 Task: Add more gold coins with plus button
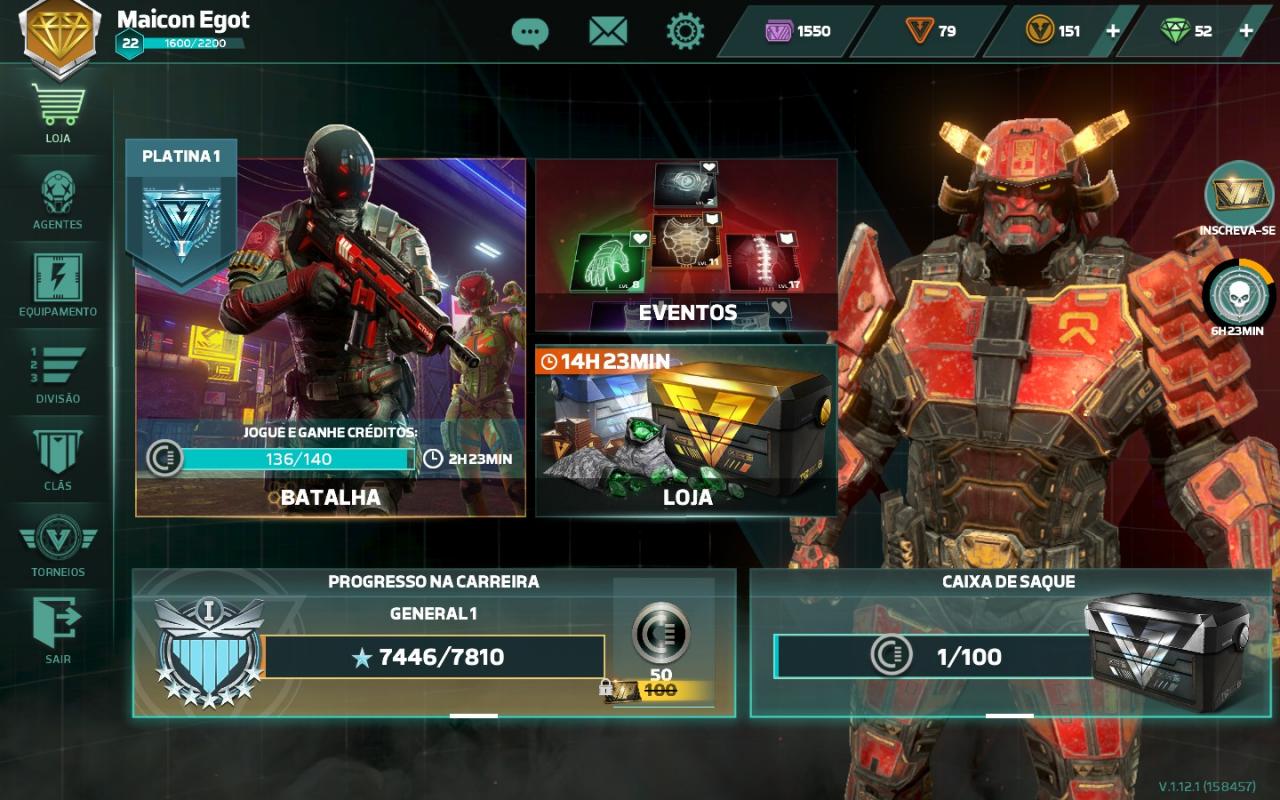coord(1112,31)
